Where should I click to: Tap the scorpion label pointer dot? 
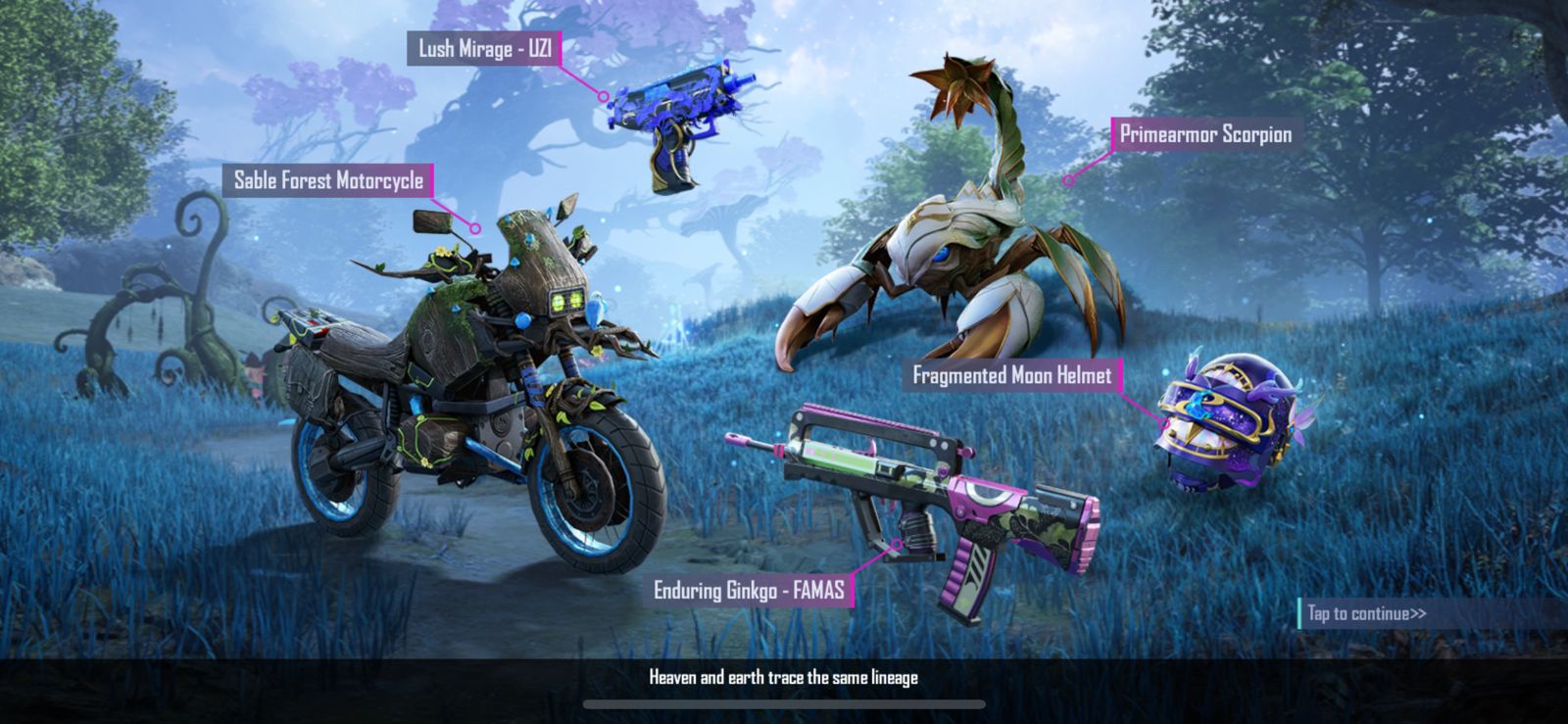pyautogui.click(x=1067, y=181)
